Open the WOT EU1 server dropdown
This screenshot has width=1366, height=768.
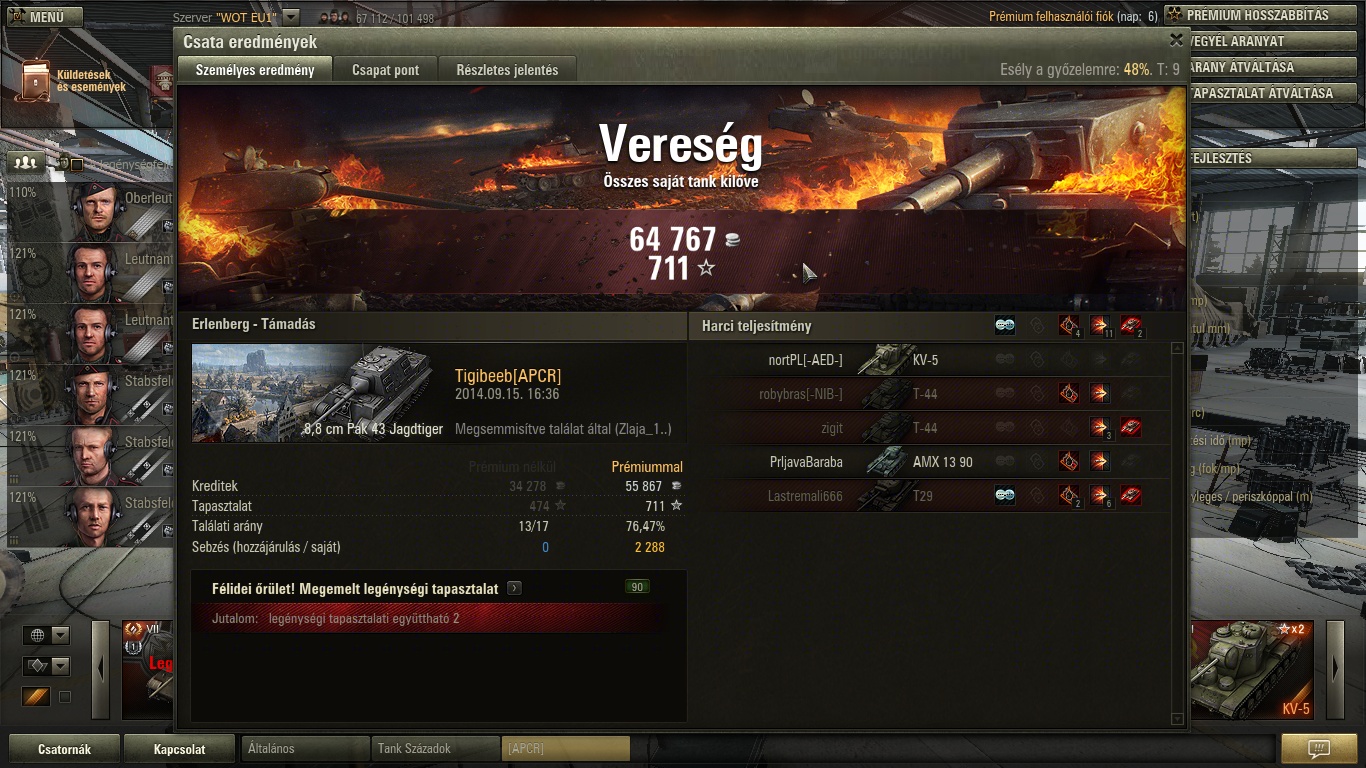point(291,17)
